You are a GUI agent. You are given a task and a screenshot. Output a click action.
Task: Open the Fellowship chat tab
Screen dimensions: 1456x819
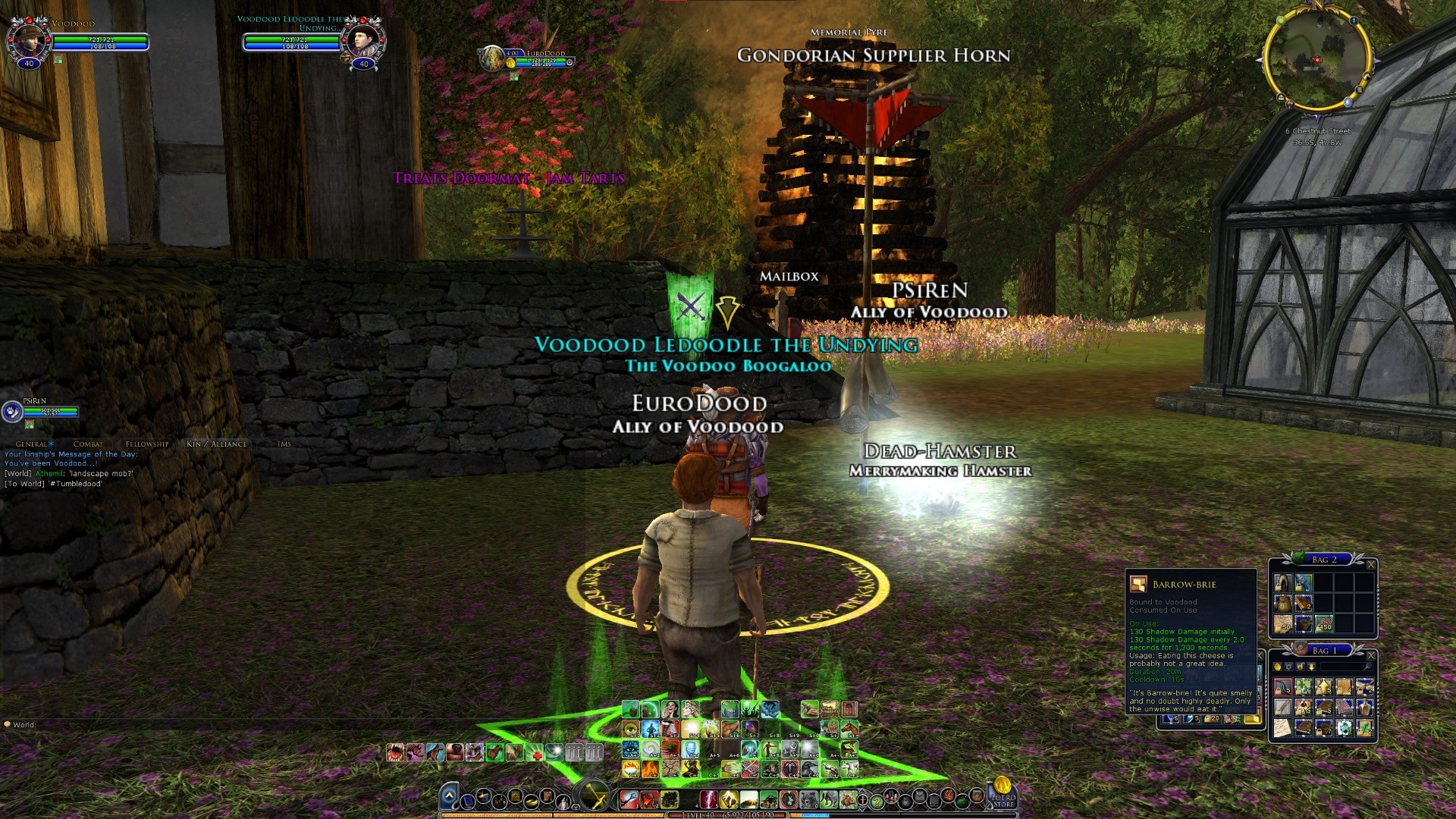tap(147, 444)
